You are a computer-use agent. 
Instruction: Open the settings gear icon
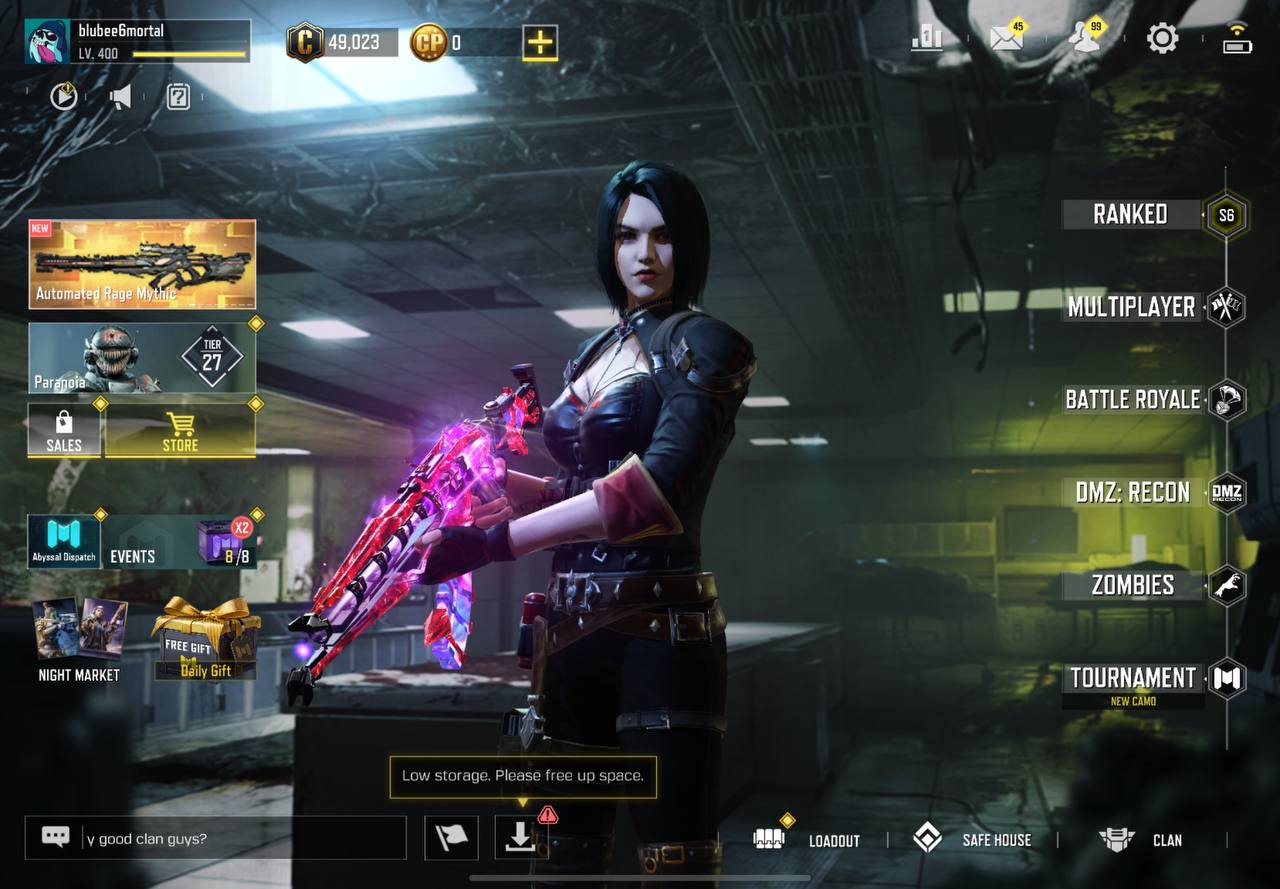coord(1162,39)
